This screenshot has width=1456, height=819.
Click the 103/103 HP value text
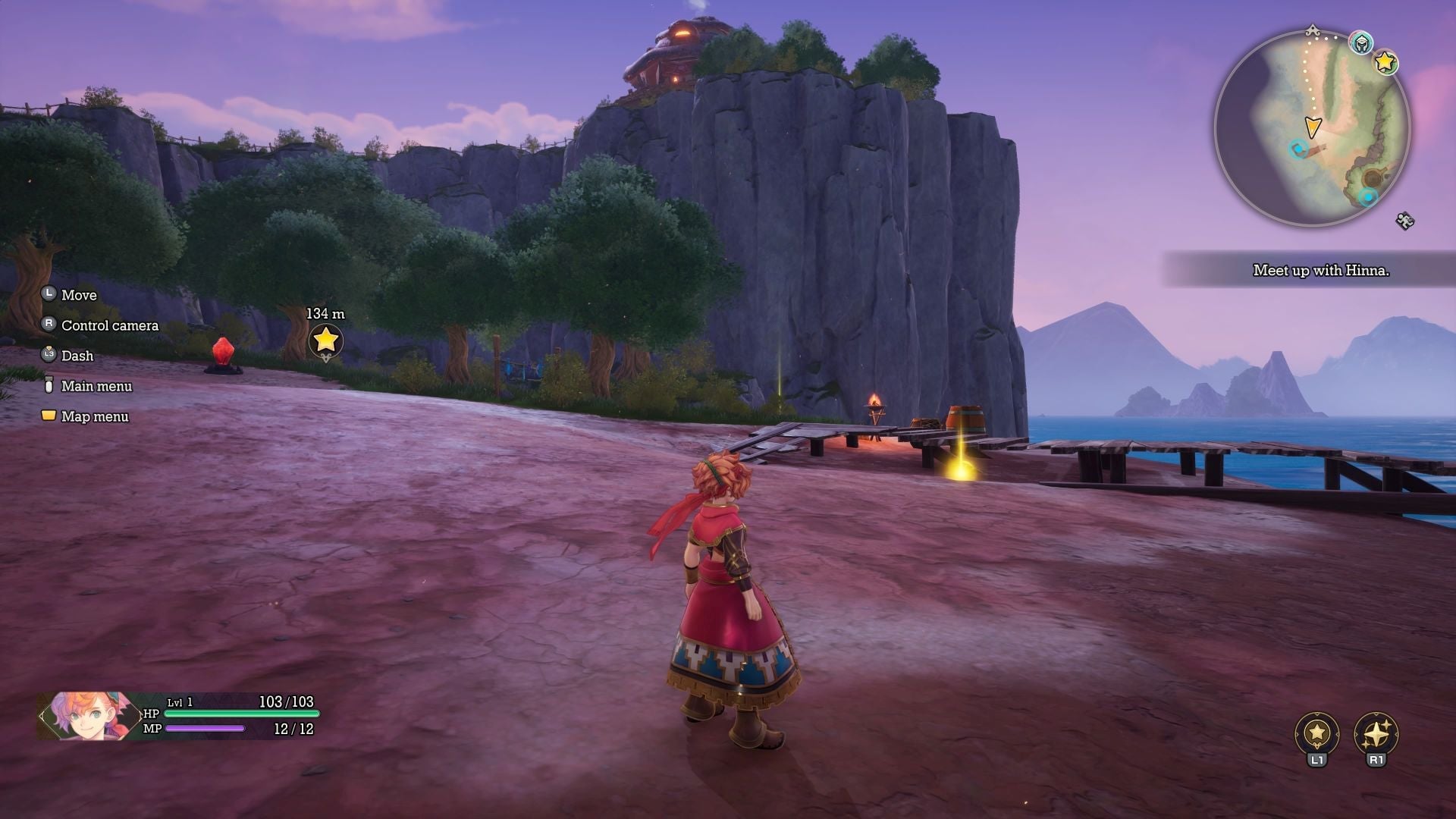[287, 701]
